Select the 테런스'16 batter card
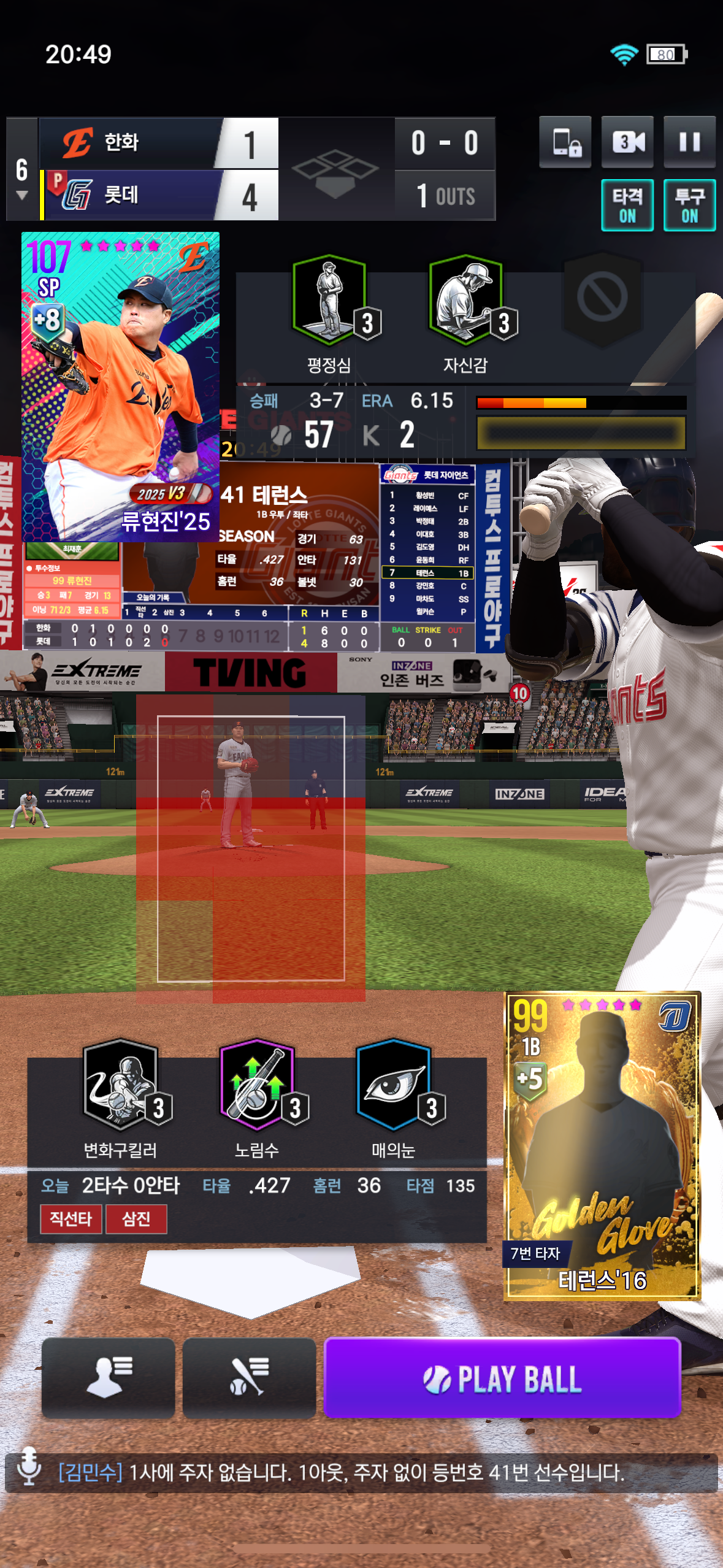The height and width of the screenshot is (1568, 723). tap(602, 1145)
